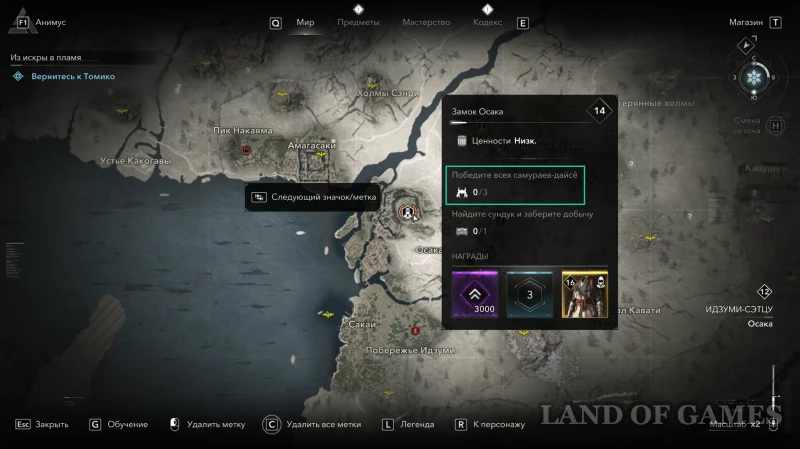Open the Мастерство tab
Viewport: 800px width, 449px height.
pyautogui.click(x=425, y=22)
